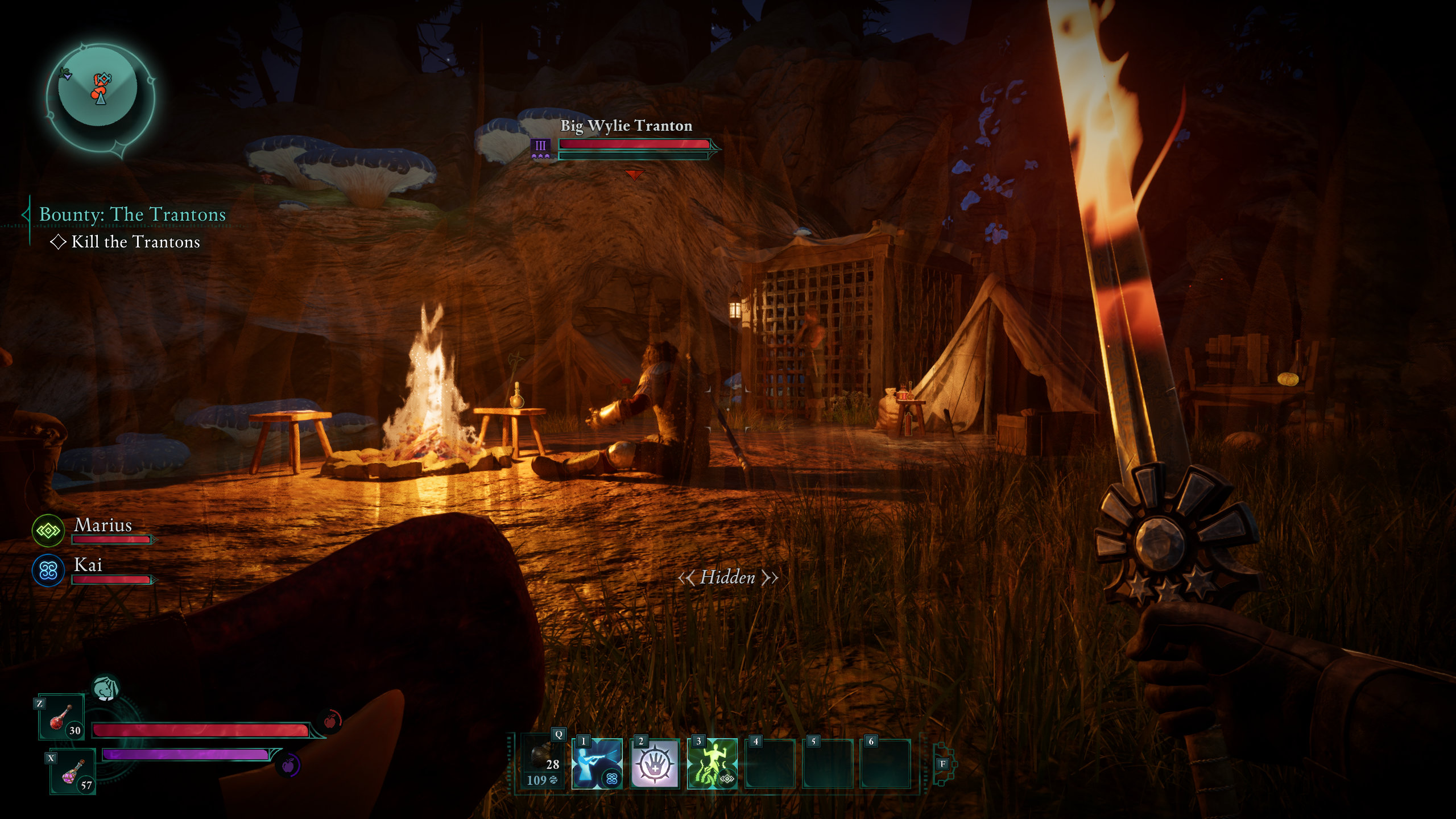Image resolution: width=1456 pixels, height=819 pixels.
Task: Click the hooded head stealth icon
Action: tap(105, 688)
